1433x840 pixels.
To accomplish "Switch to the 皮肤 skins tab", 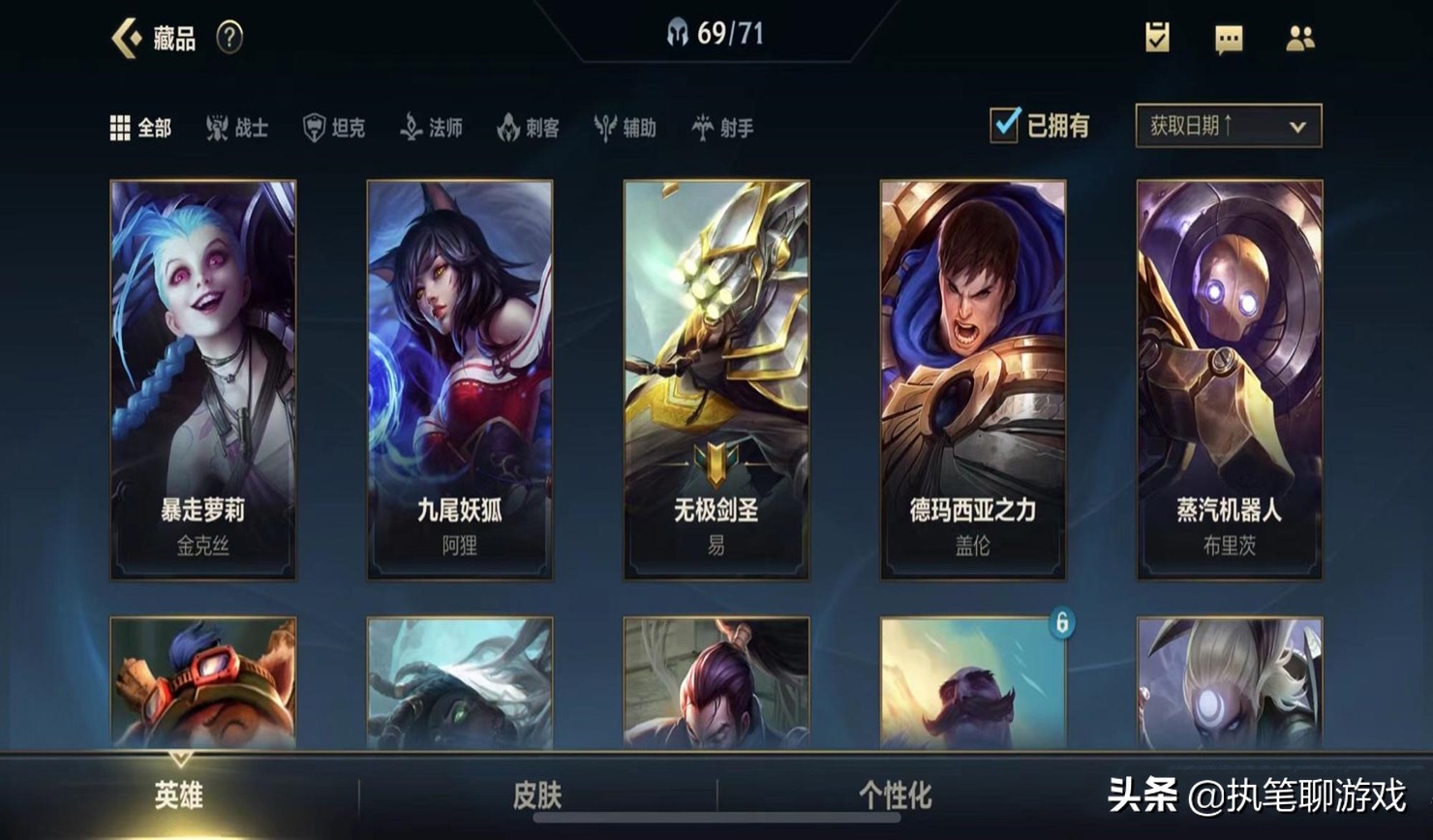I will click(537, 795).
